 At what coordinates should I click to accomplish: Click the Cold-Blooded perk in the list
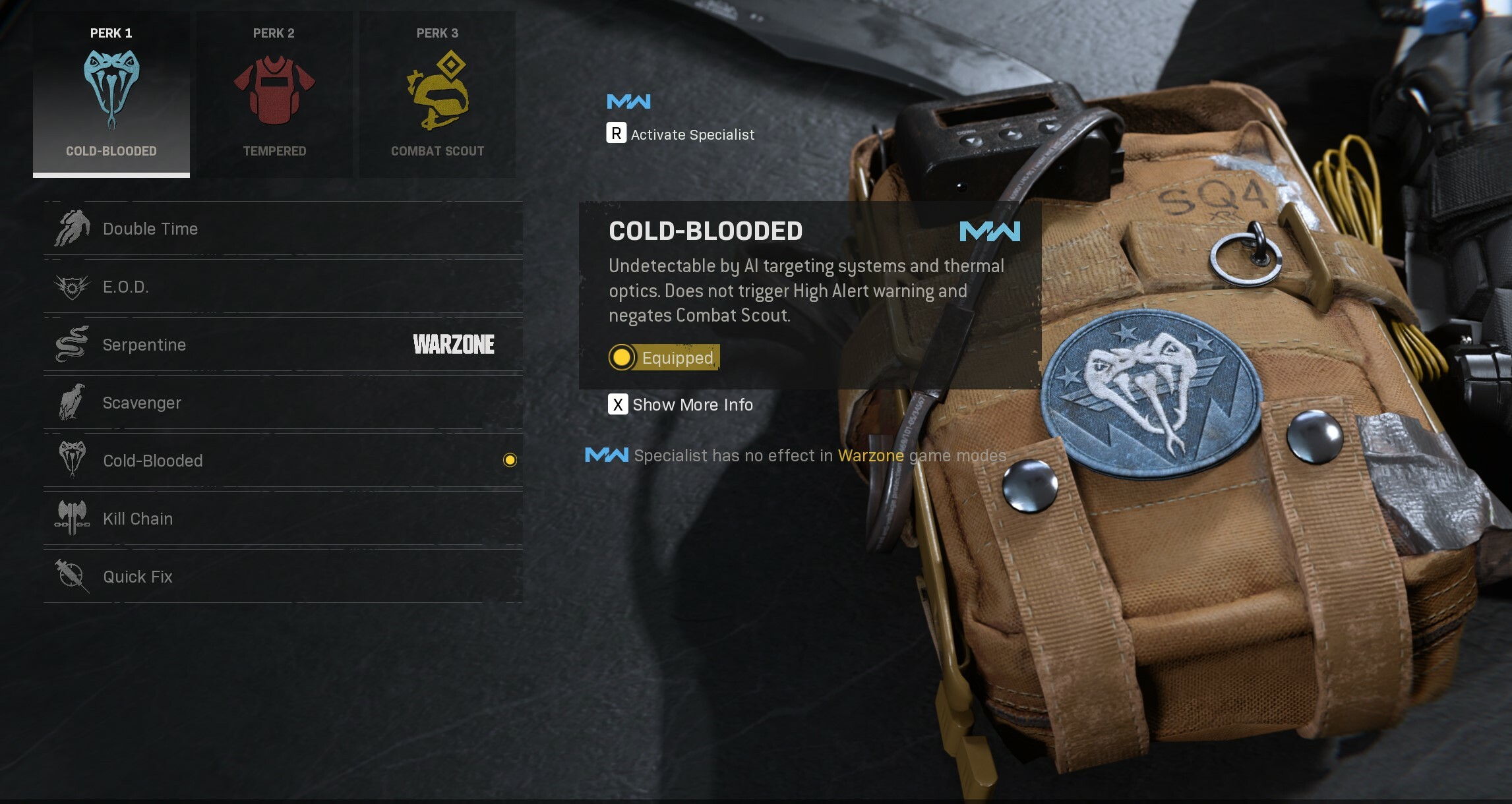pyautogui.click(x=283, y=461)
